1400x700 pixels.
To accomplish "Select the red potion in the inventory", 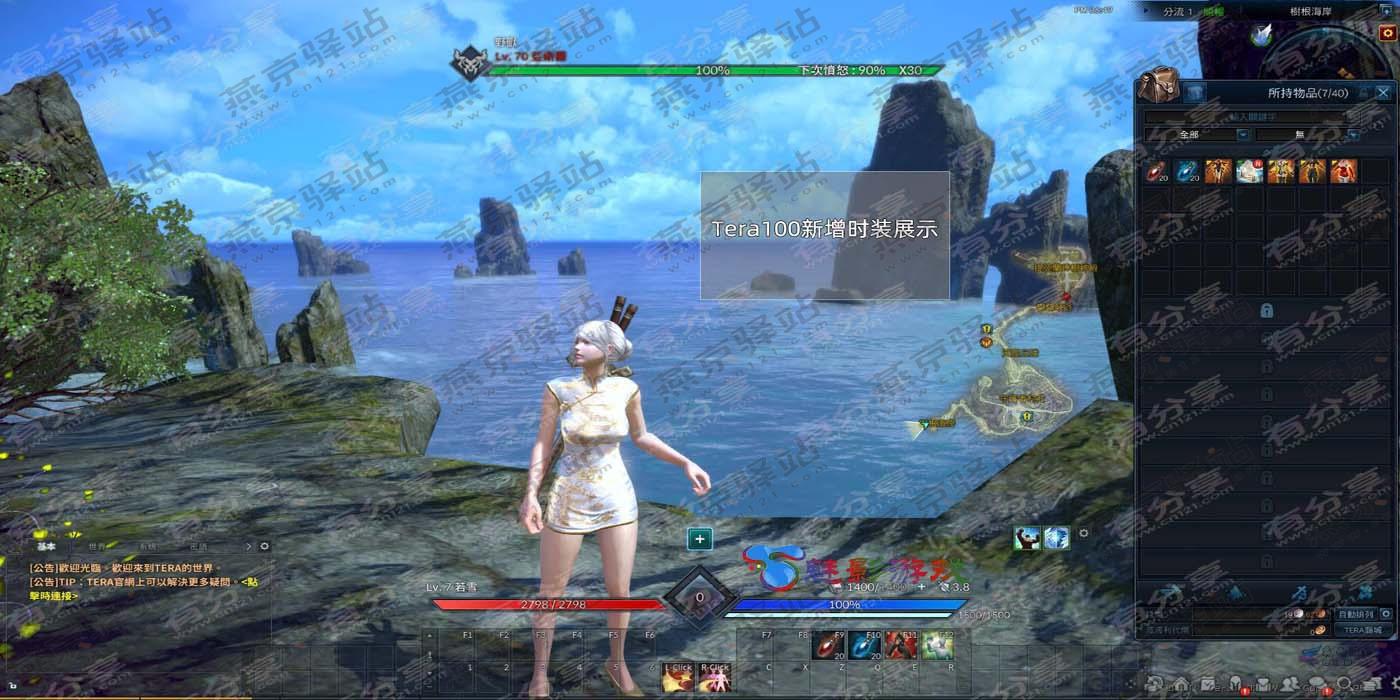I will click(1157, 171).
